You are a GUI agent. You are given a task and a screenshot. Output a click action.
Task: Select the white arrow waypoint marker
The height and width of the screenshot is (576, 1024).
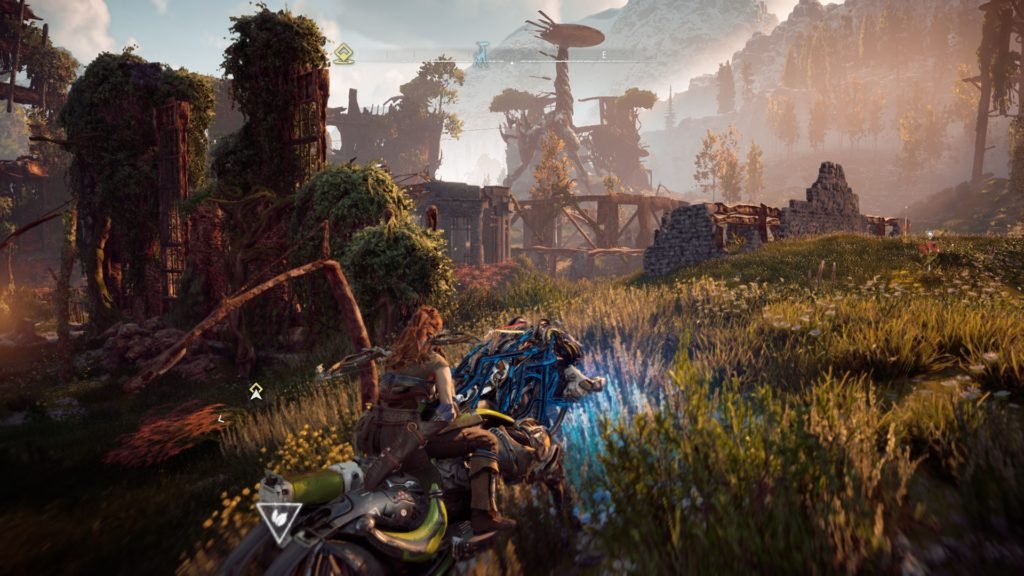coord(256,391)
